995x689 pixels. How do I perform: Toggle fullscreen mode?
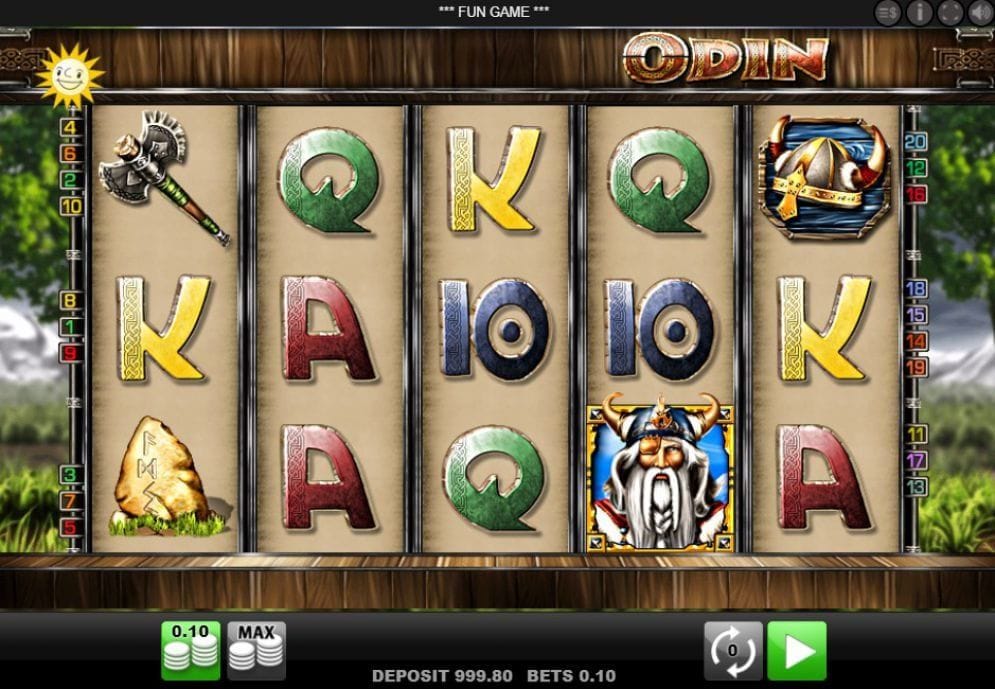click(x=950, y=12)
